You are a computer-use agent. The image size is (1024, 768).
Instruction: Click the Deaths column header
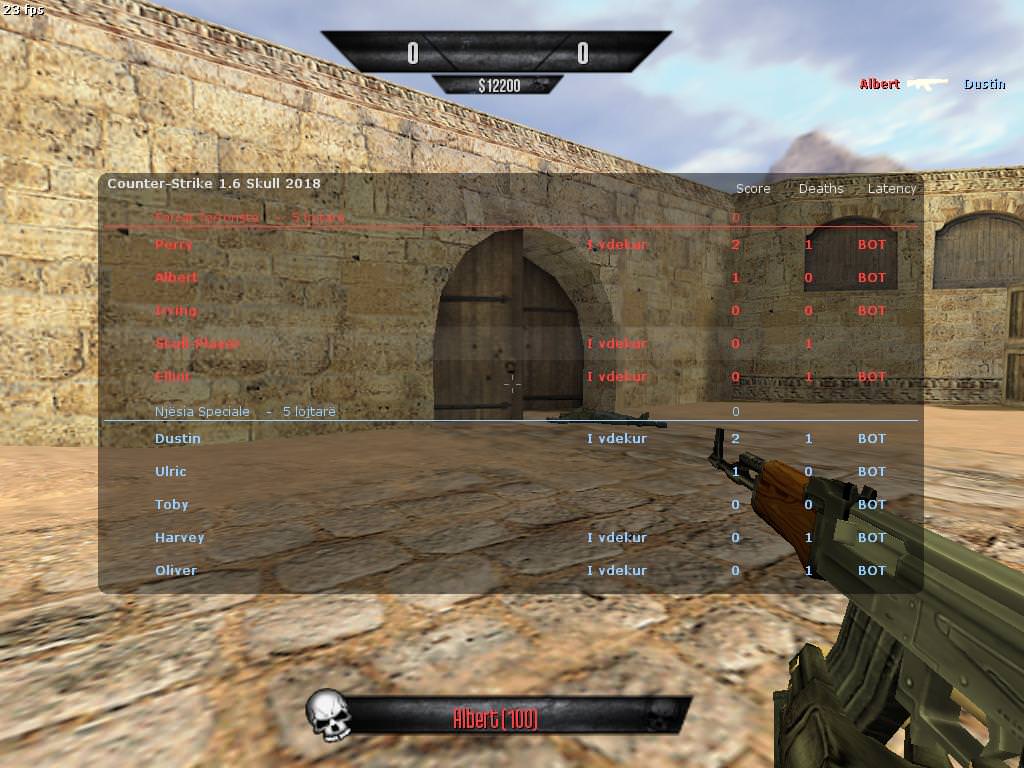821,188
